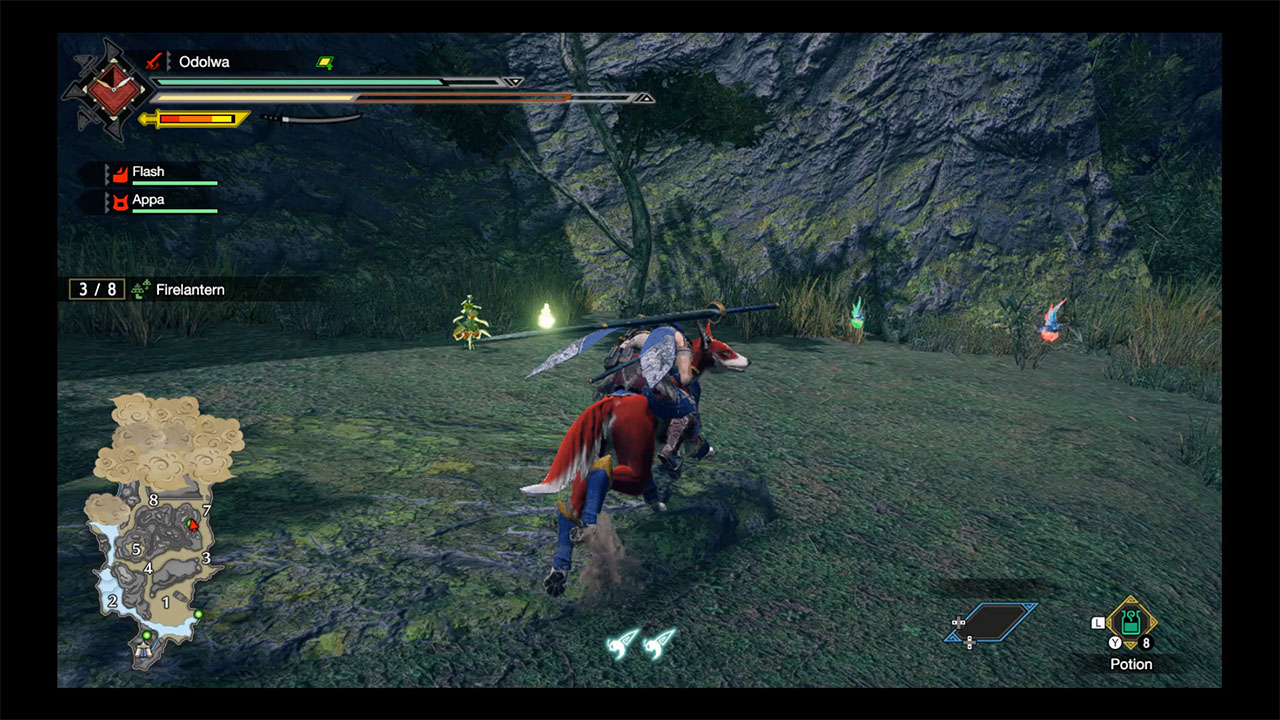Expand the monster health bar arrow
1280x720 pixels.
(512, 81)
